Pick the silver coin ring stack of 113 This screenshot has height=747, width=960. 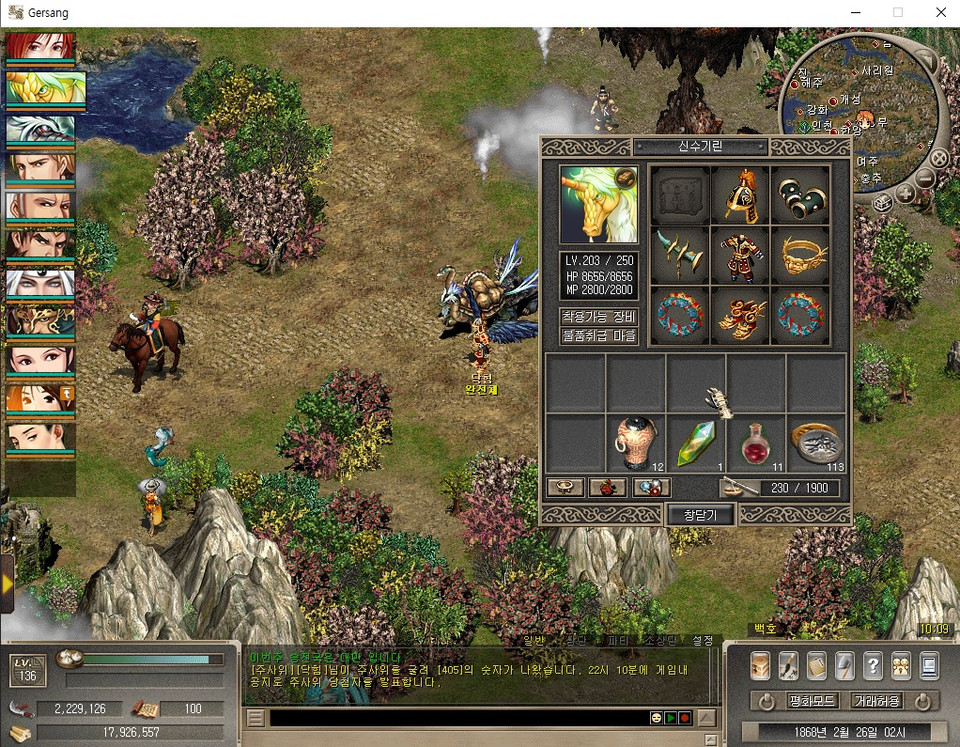[816, 443]
